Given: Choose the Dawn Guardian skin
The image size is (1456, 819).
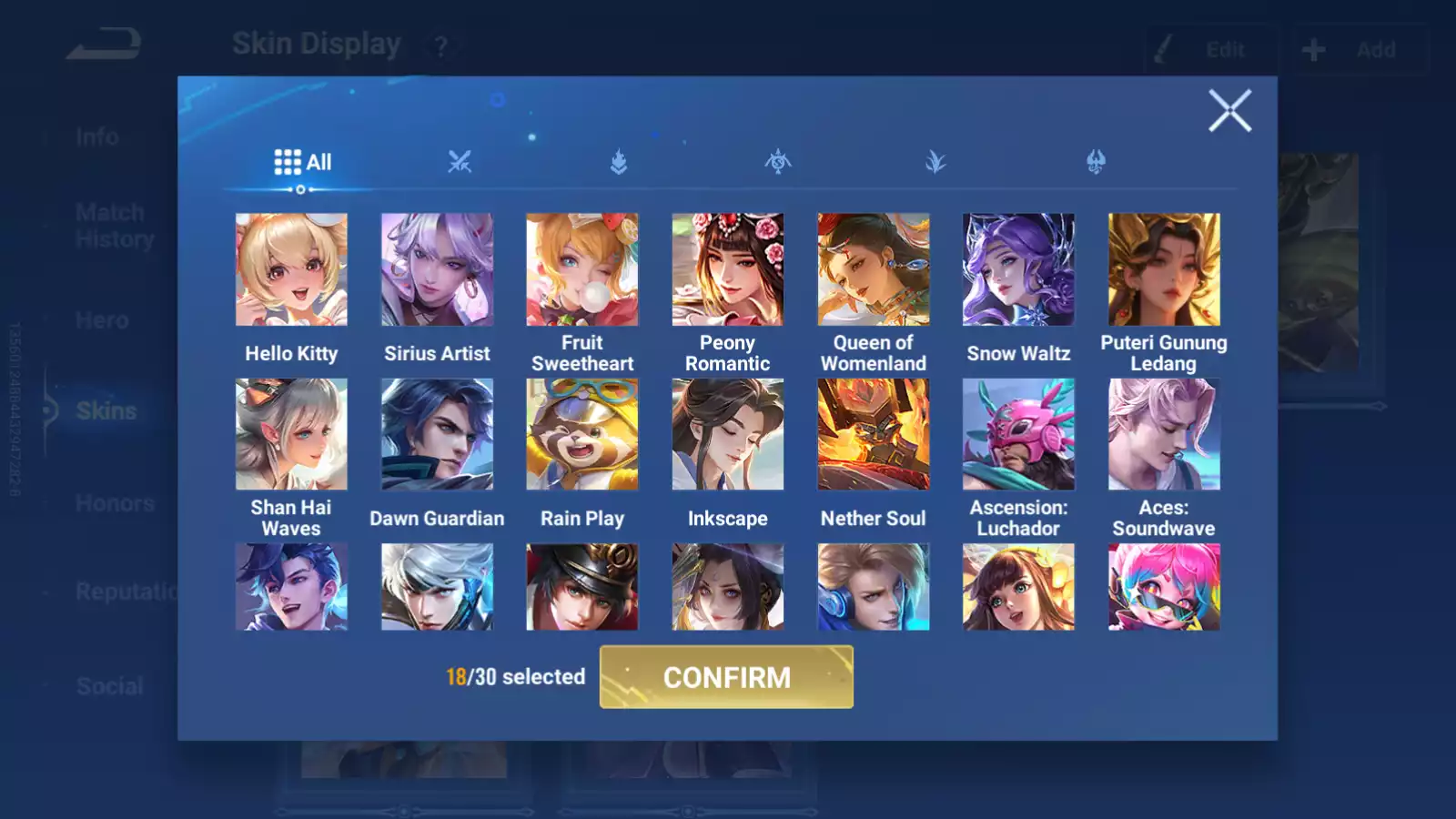Looking at the screenshot, I should [x=437, y=434].
